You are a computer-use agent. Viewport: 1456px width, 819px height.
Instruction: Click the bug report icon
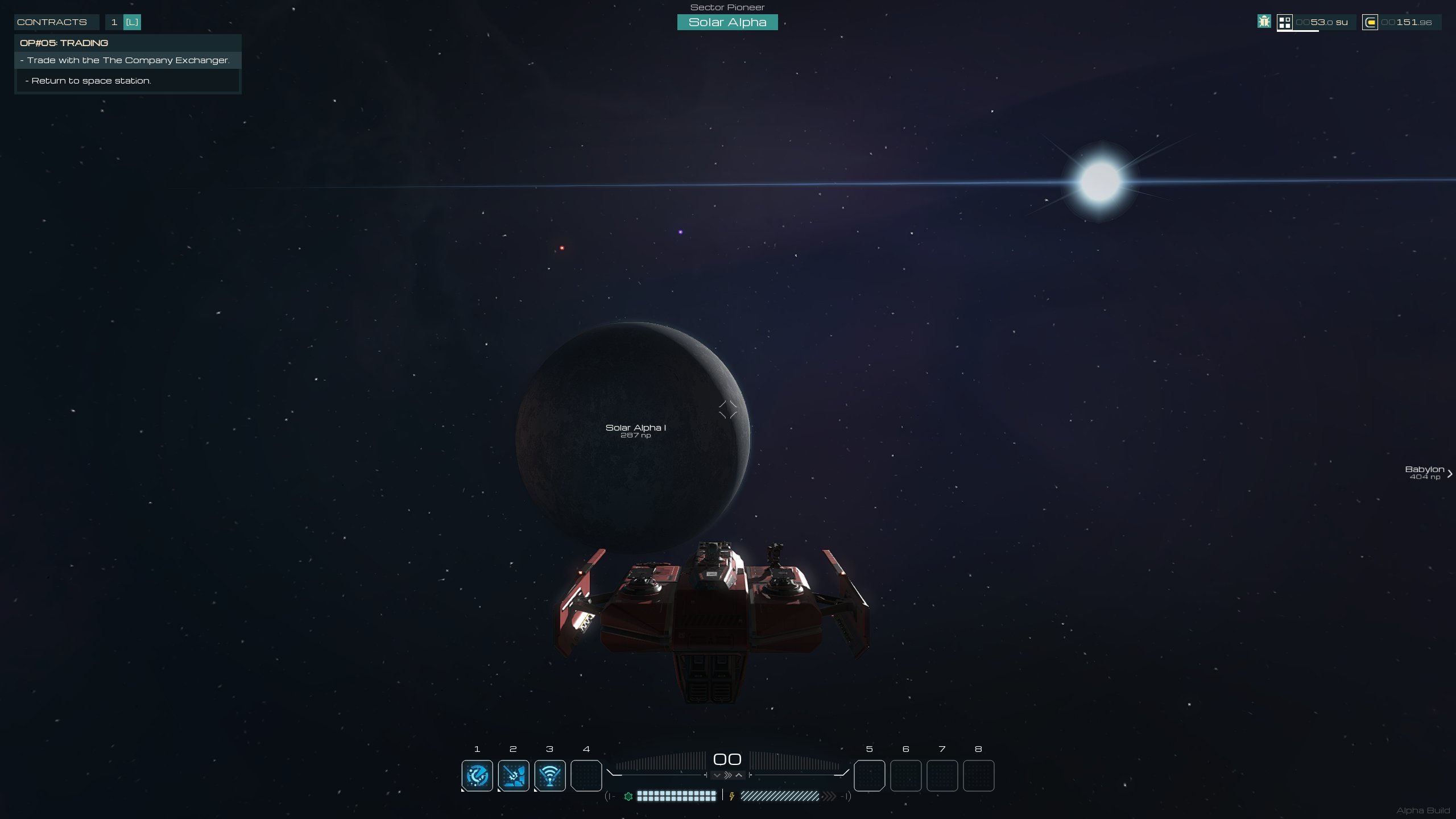click(x=1264, y=22)
